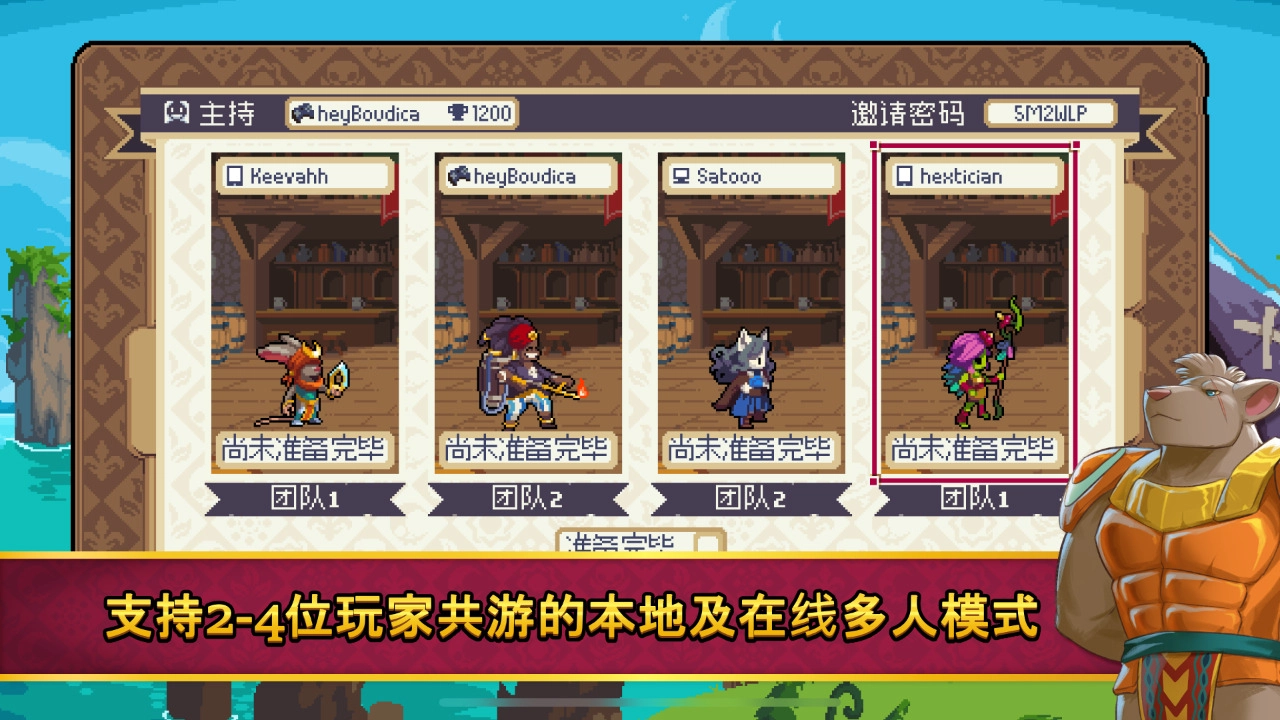Click the host crown icon beside 主持
1280x720 pixels.
coord(175,113)
